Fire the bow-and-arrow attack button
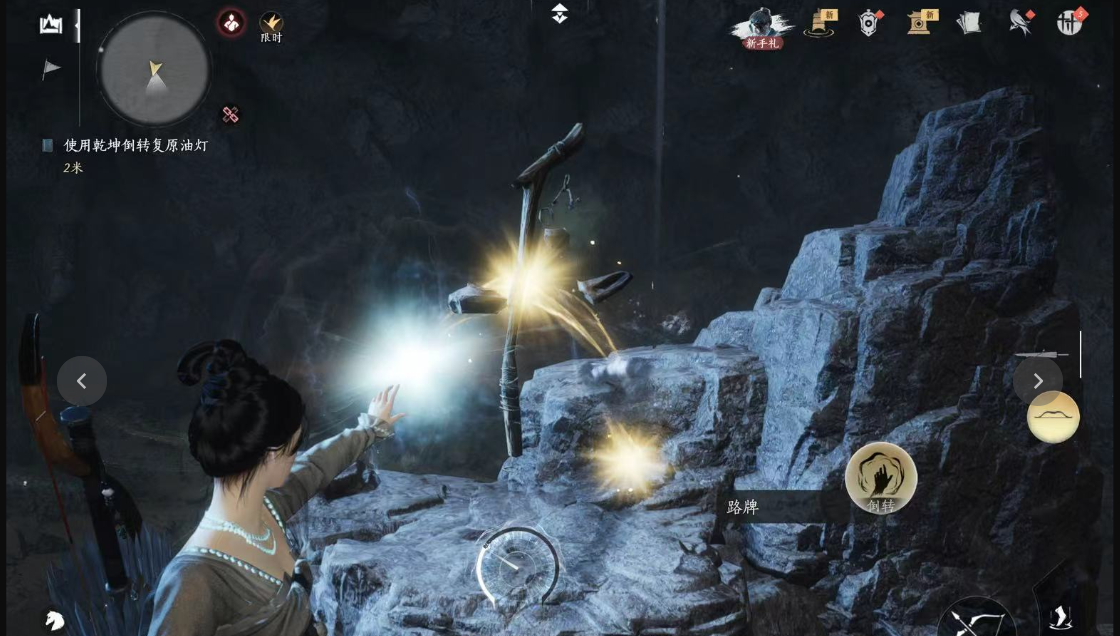The width and height of the screenshot is (1120, 636). point(976,618)
